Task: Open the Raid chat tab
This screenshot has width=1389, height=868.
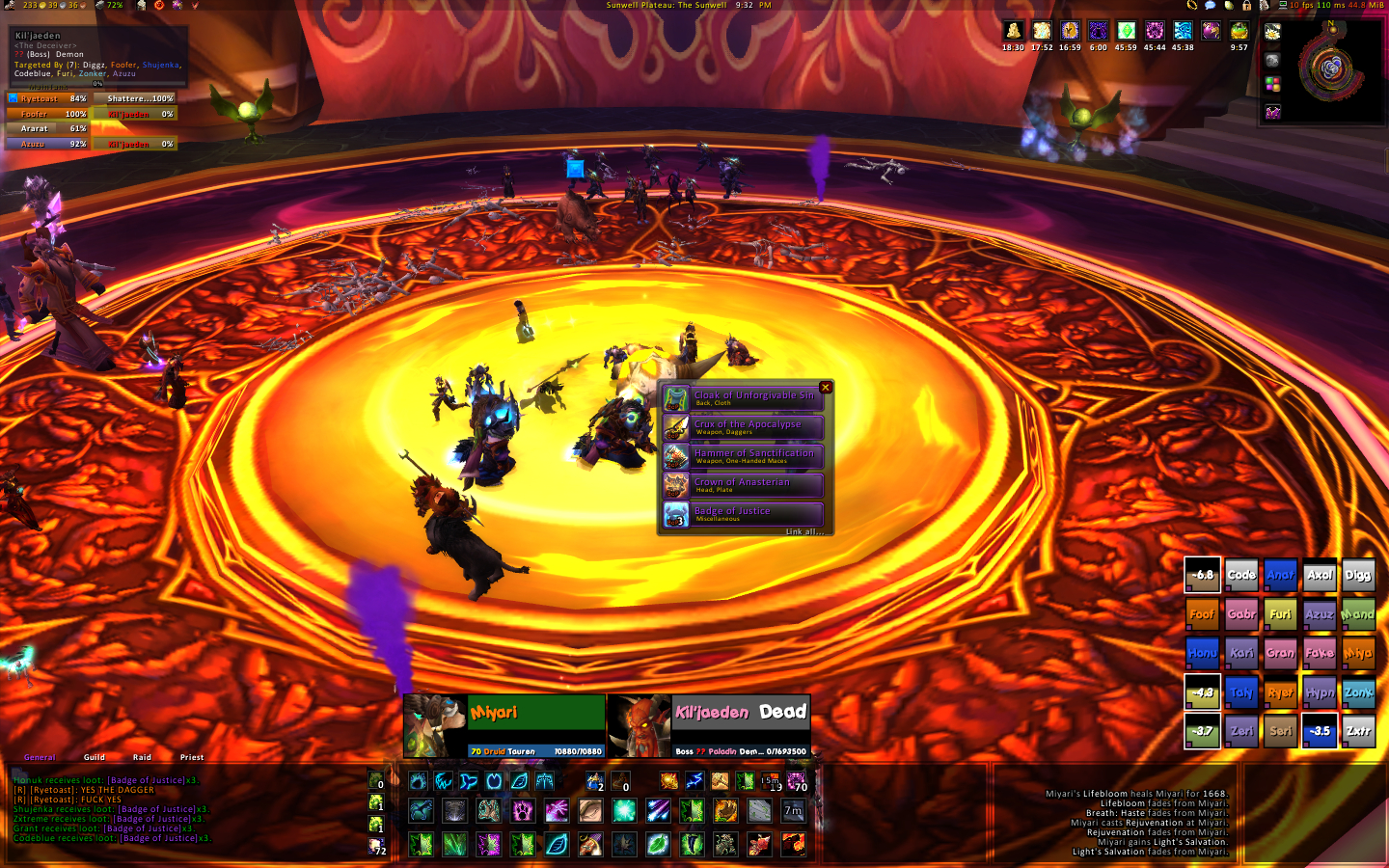Action: 142,757
